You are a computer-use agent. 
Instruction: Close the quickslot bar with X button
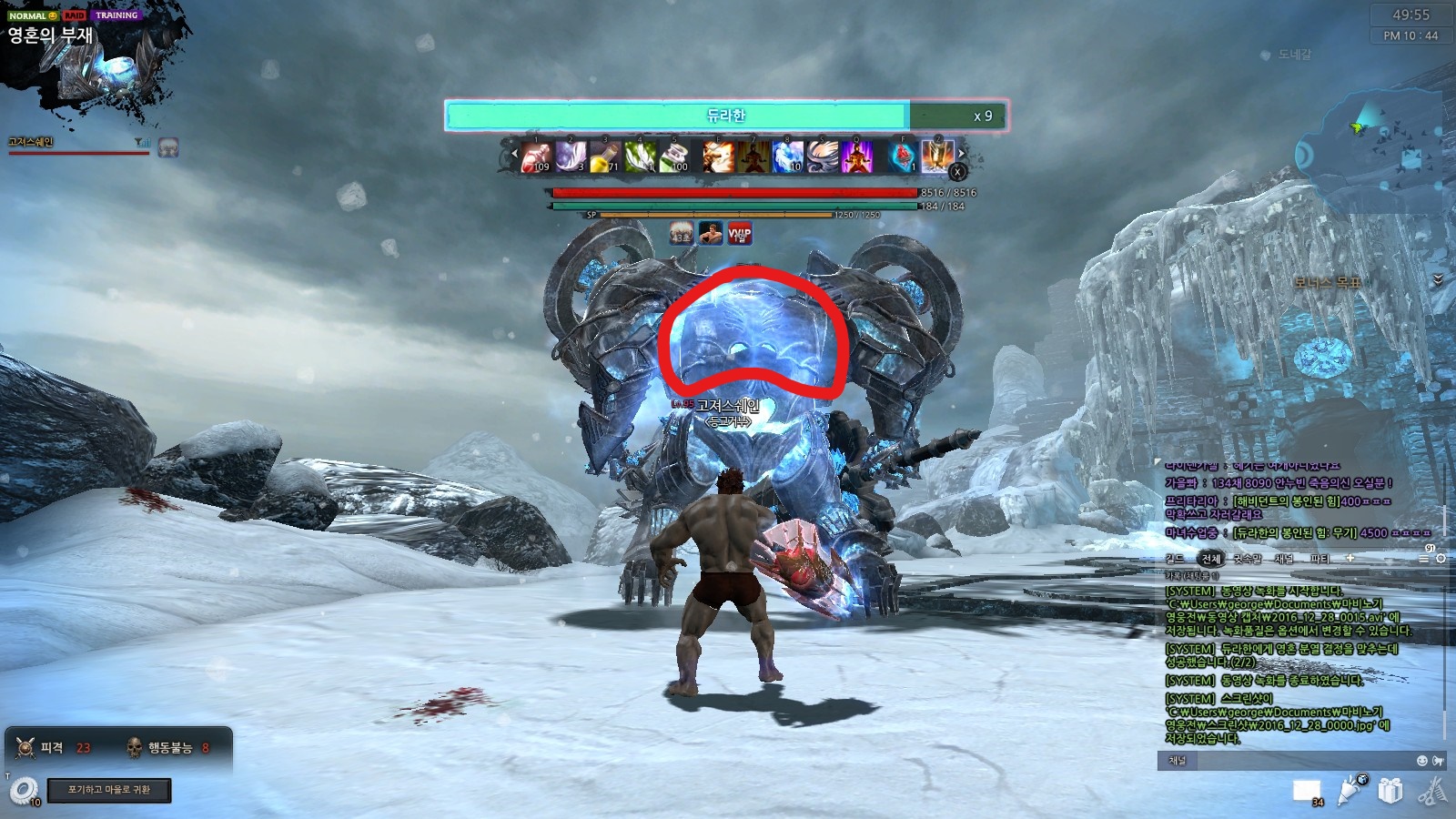pos(957,171)
